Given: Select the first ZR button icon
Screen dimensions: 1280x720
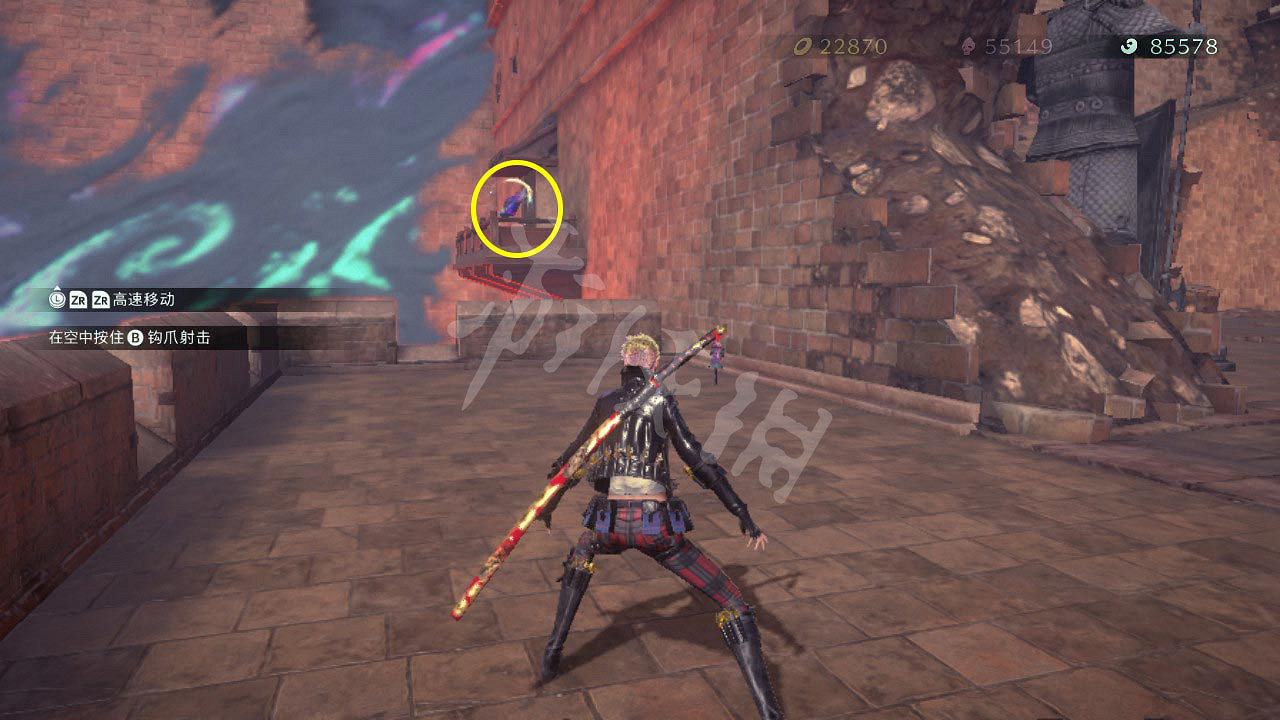Looking at the screenshot, I should 78,299.
